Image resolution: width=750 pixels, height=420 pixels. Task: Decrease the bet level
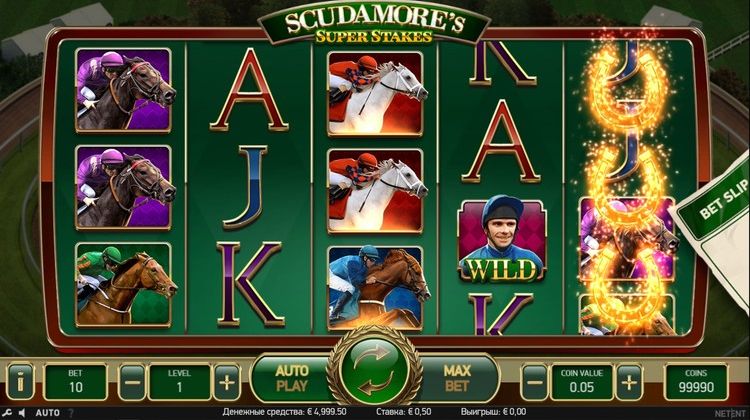tap(131, 381)
